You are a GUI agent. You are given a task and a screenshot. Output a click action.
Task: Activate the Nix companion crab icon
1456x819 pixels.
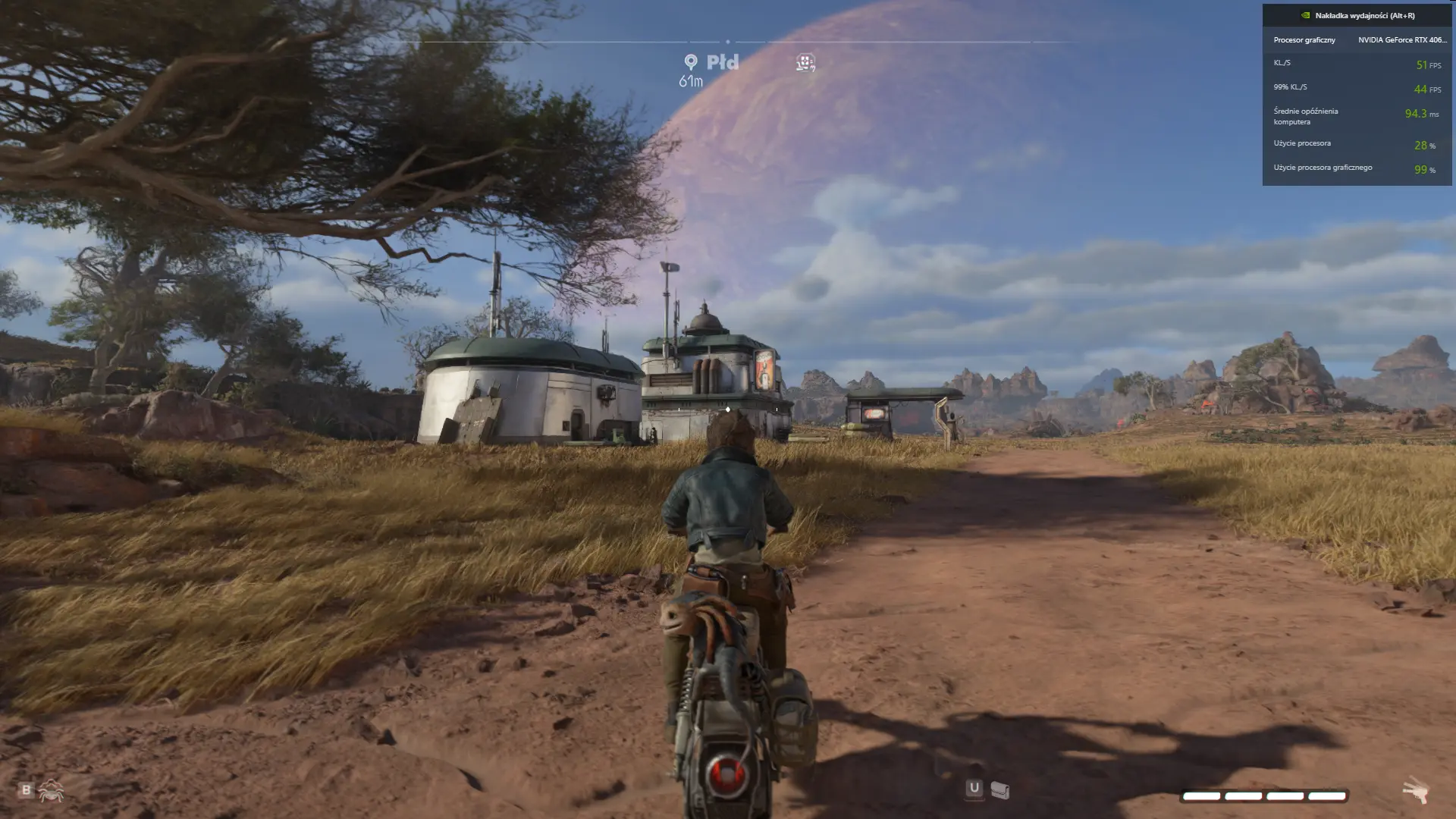[x=51, y=792]
